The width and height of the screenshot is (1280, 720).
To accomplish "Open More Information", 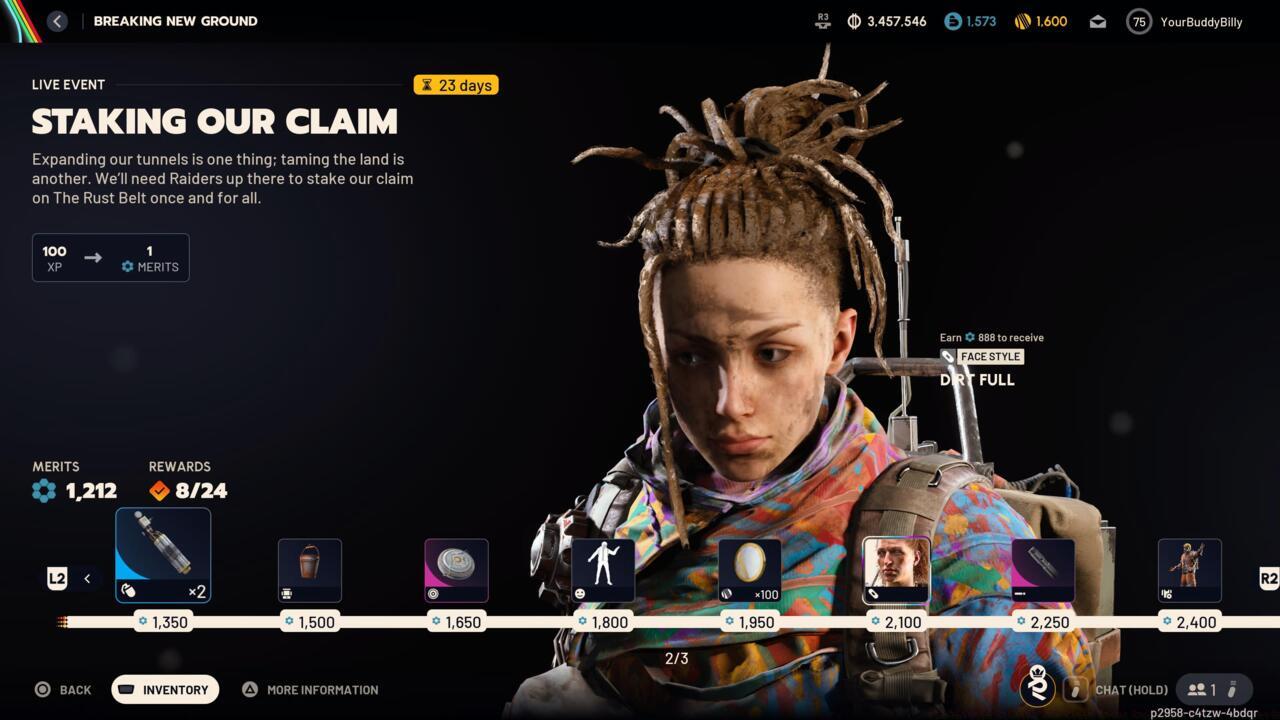I will pyautogui.click(x=310, y=689).
